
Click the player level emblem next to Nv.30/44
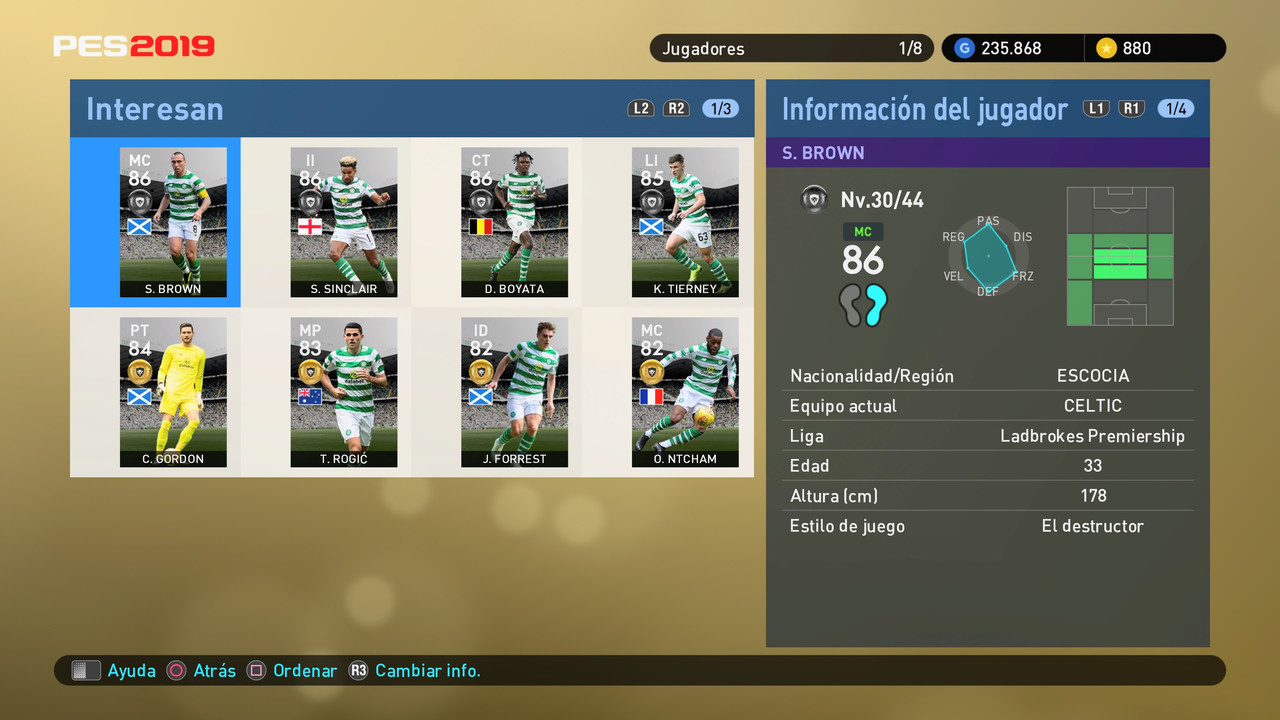click(814, 199)
